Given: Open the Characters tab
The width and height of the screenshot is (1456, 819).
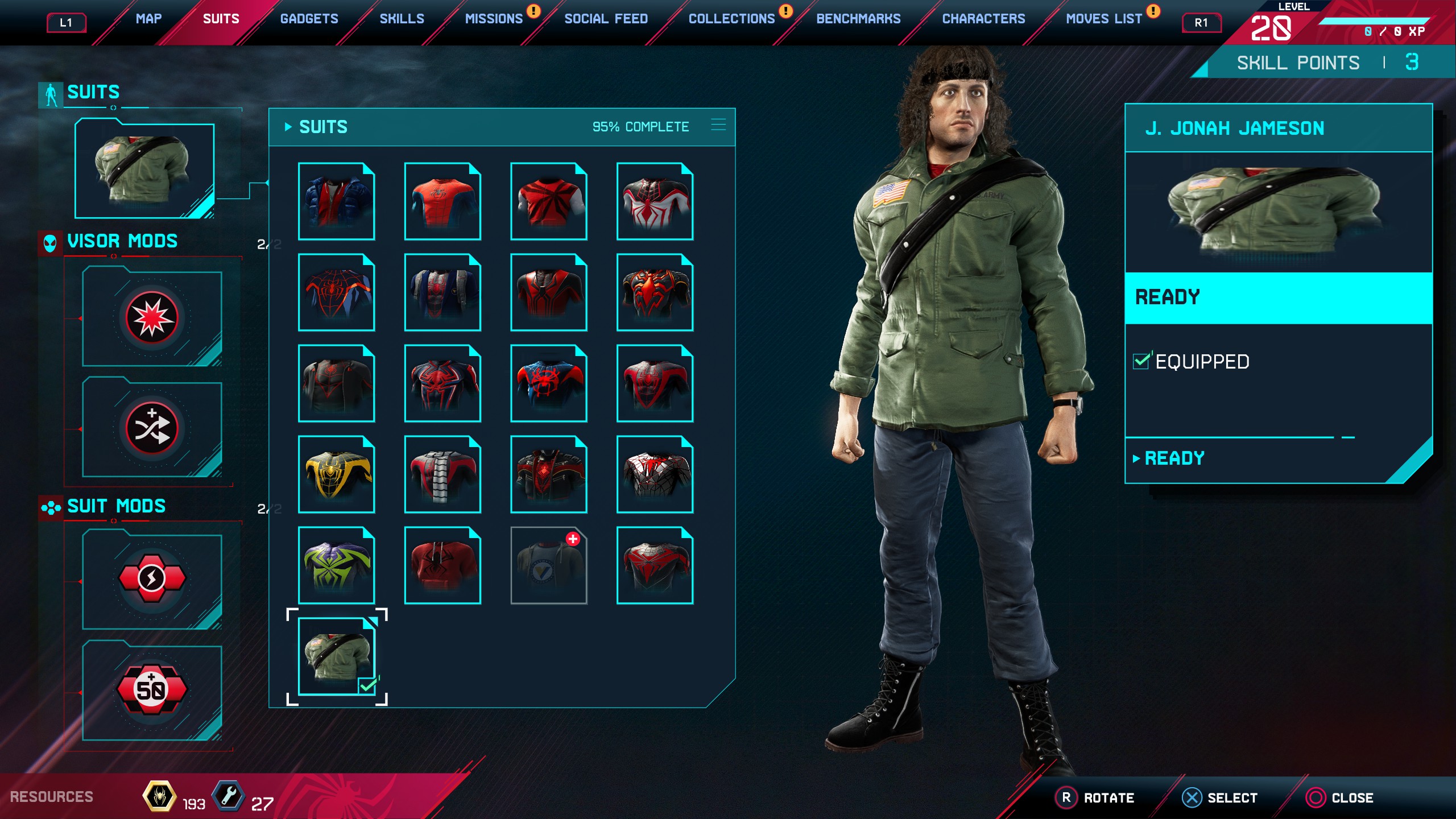Looking at the screenshot, I should click(x=983, y=19).
